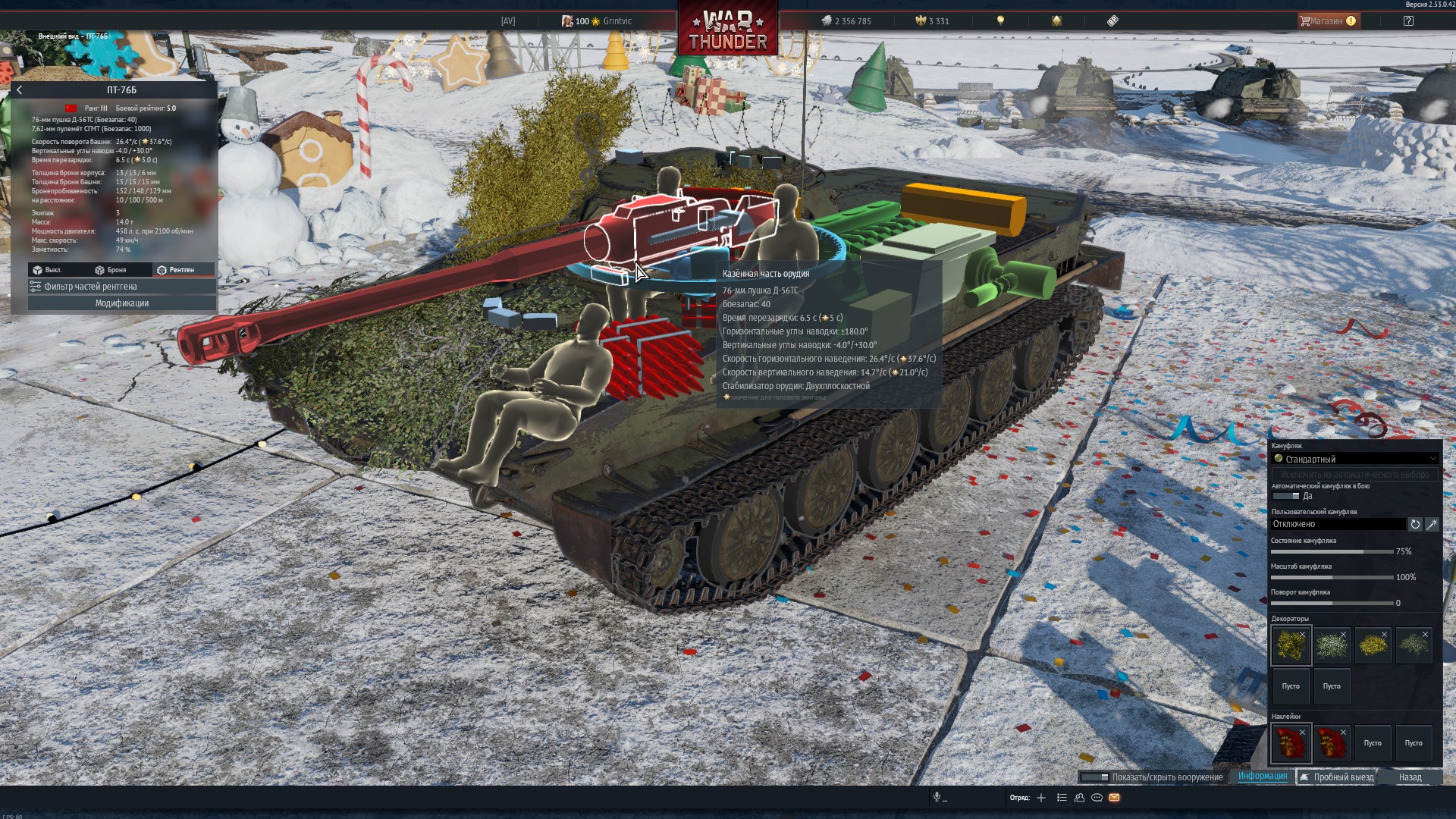Adjust the Поворот камуфляжа slider

tap(1332, 603)
